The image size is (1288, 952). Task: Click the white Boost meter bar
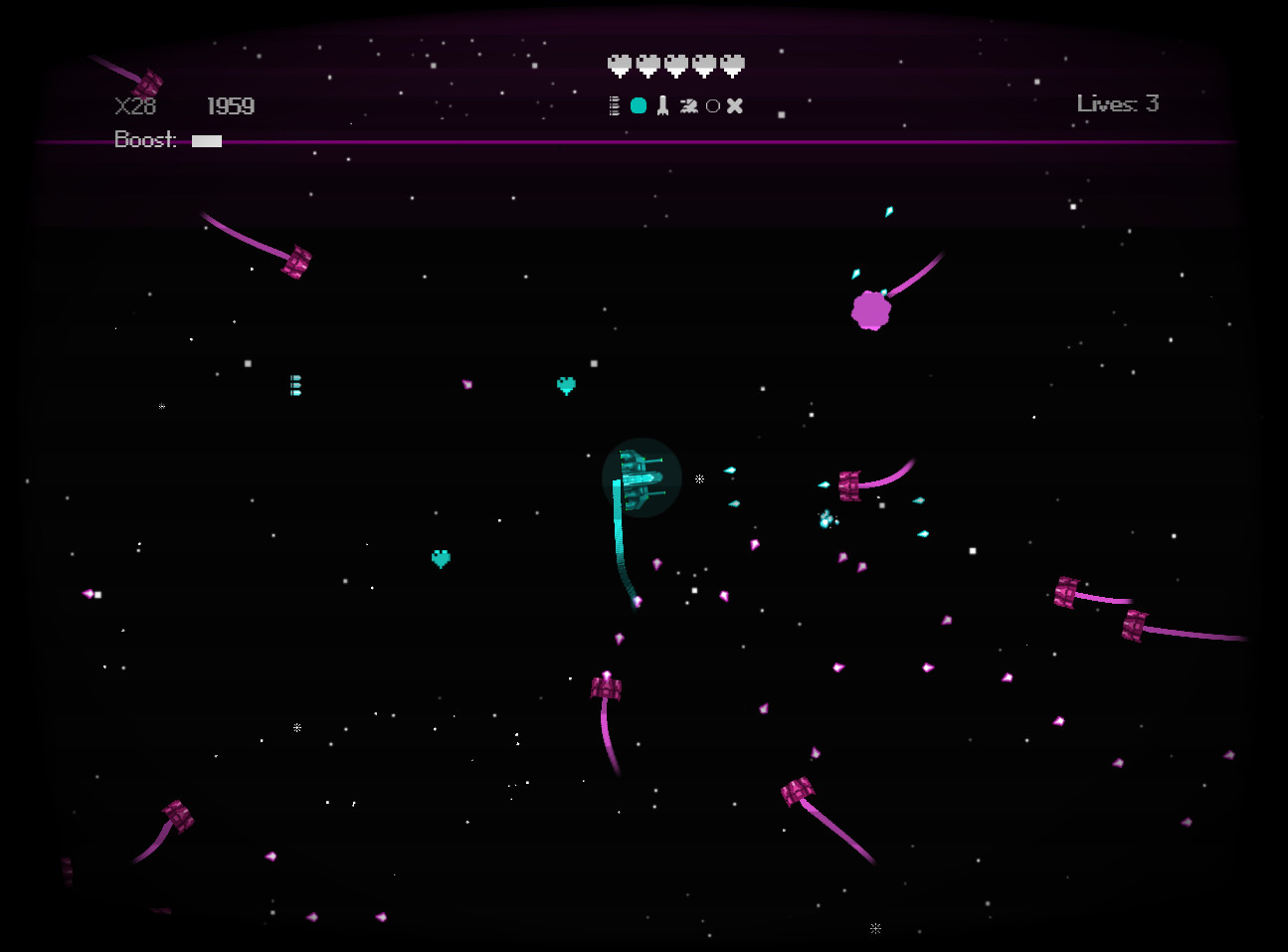(206, 141)
